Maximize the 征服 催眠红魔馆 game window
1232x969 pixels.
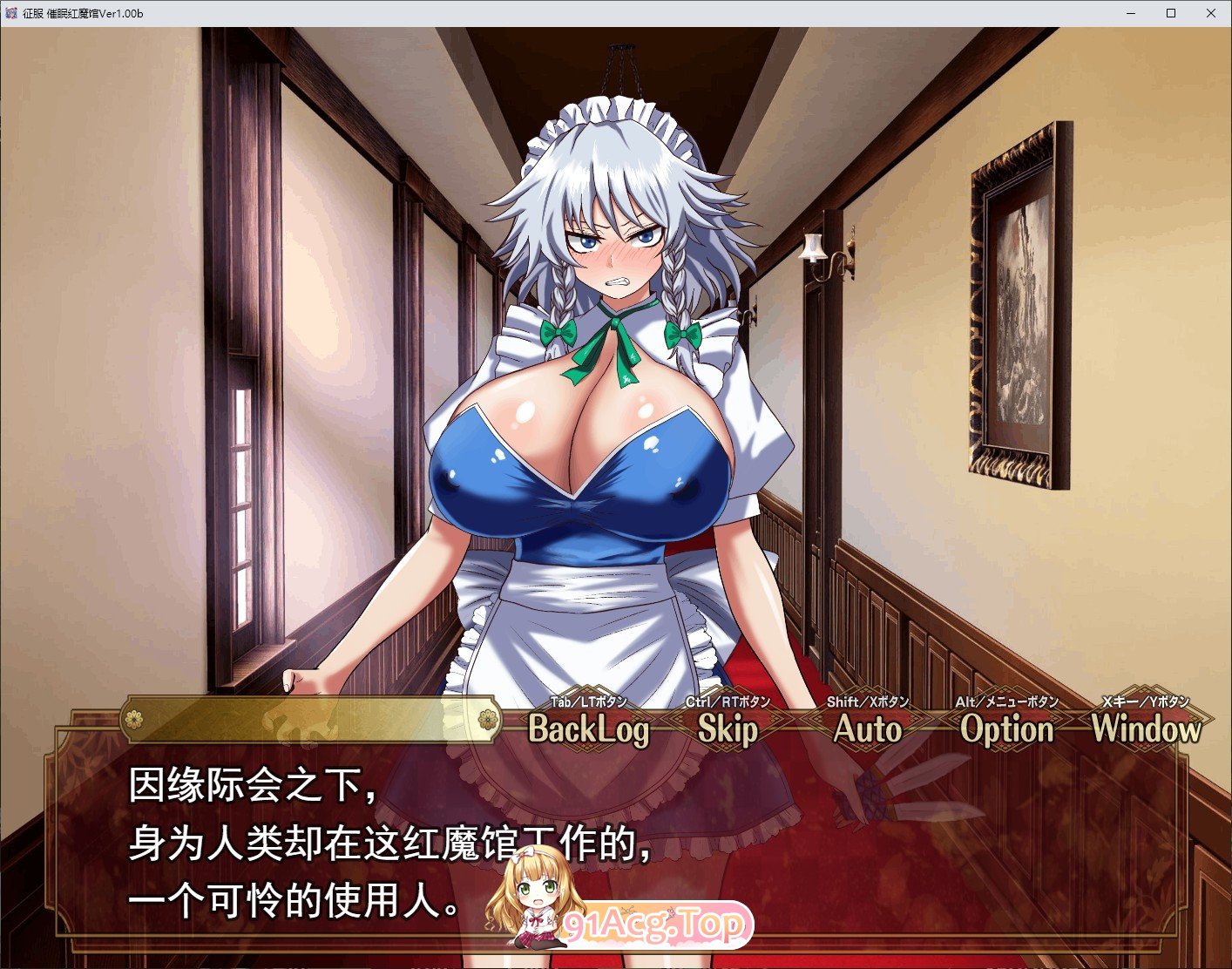(x=1170, y=12)
